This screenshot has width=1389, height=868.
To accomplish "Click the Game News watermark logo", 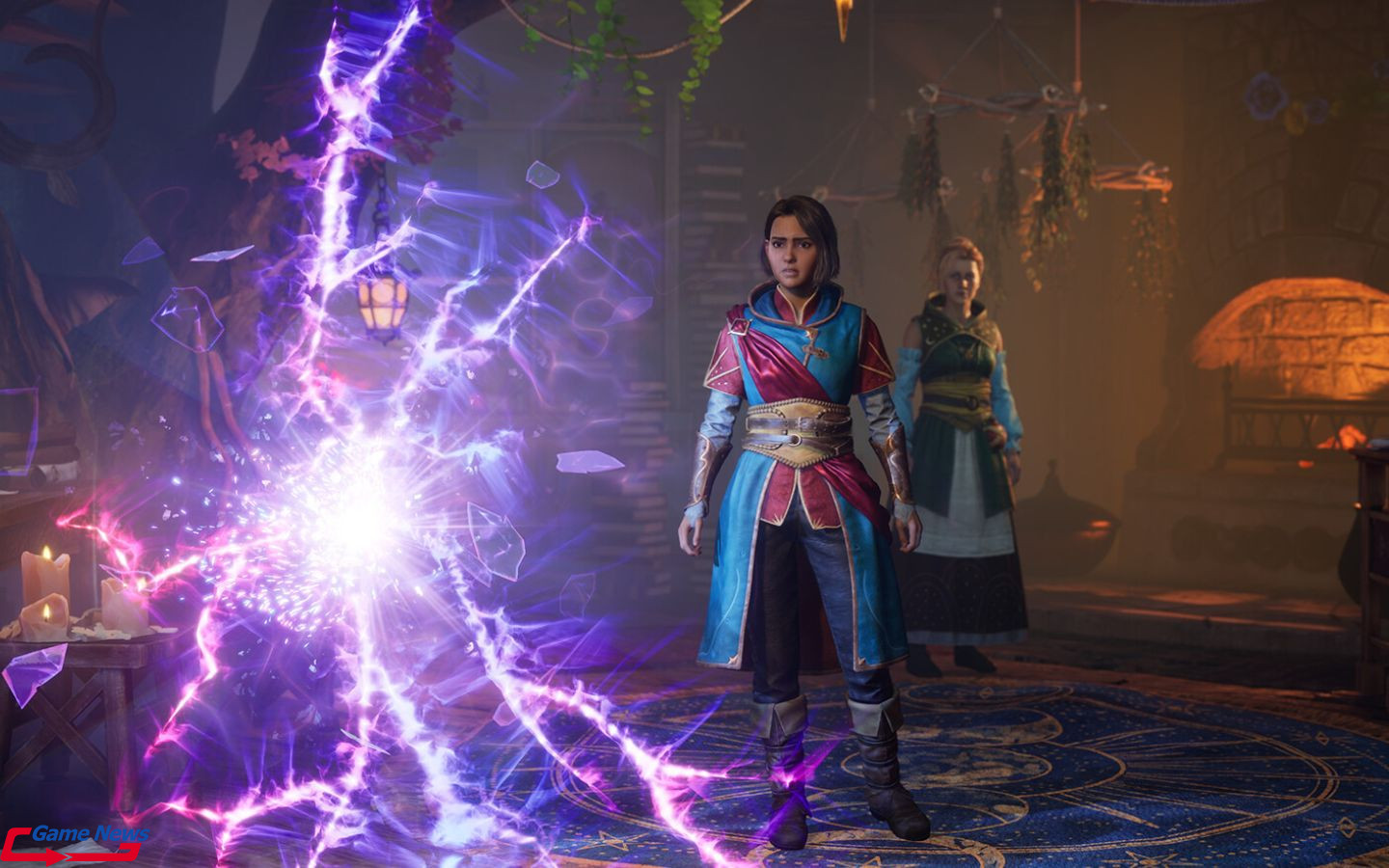I will pyautogui.click(x=75, y=841).
